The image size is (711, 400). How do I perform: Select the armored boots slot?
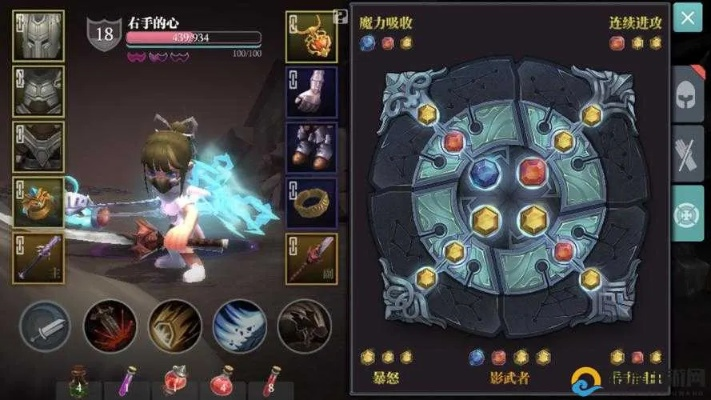click(310, 147)
